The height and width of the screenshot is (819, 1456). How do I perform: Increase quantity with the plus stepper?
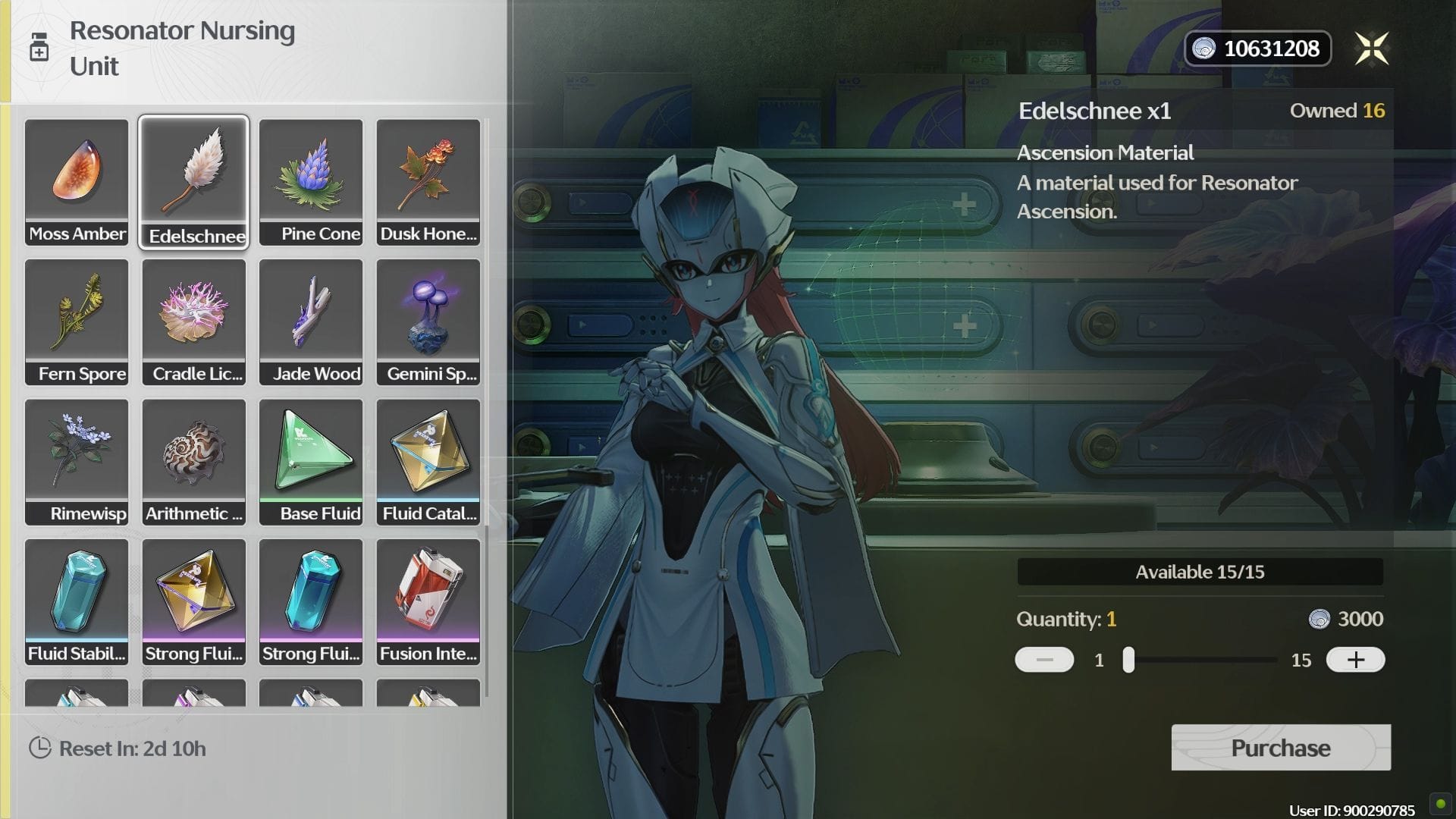pyautogui.click(x=1355, y=659)
